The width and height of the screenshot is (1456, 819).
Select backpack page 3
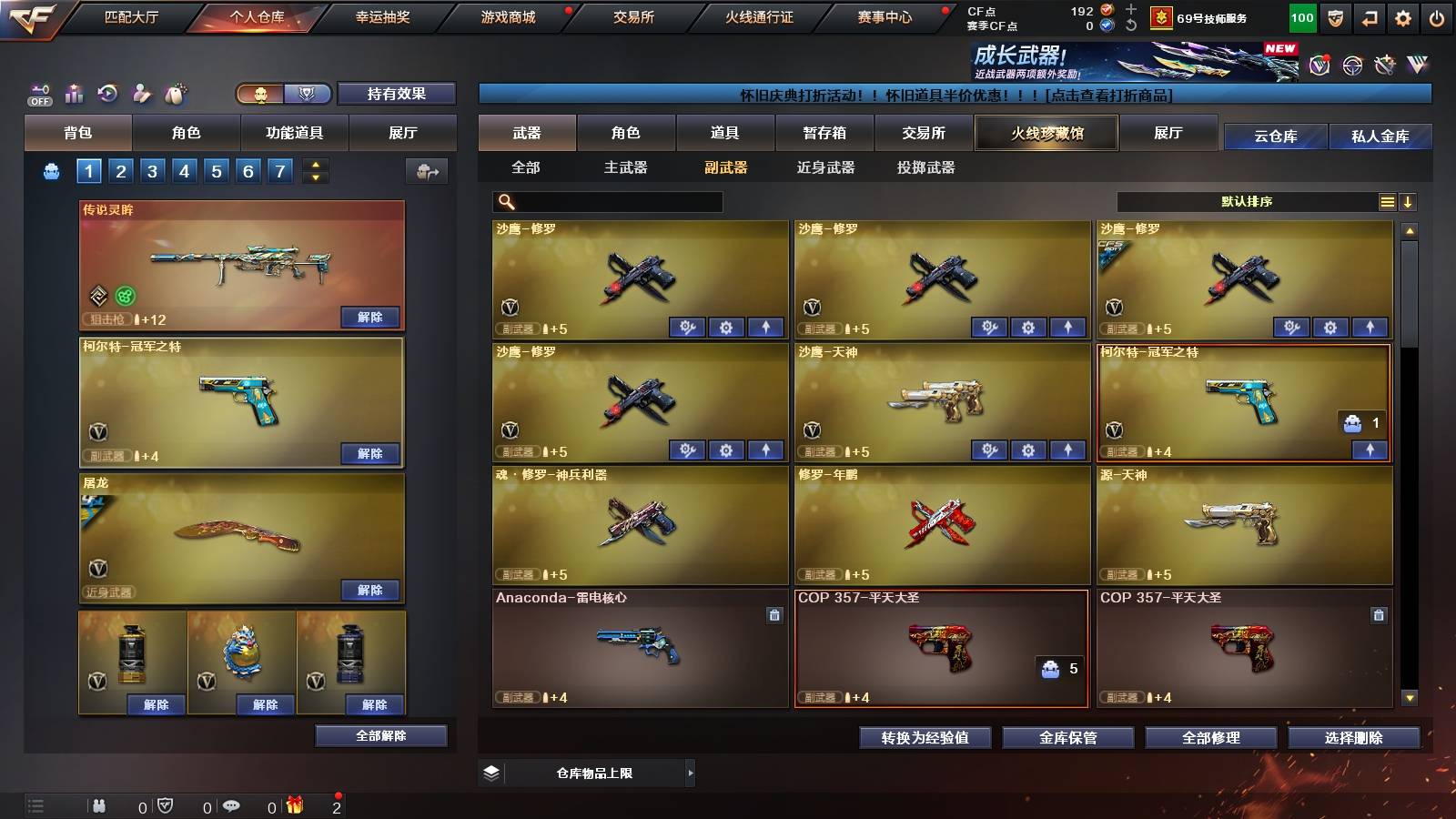tap(153, 169)
